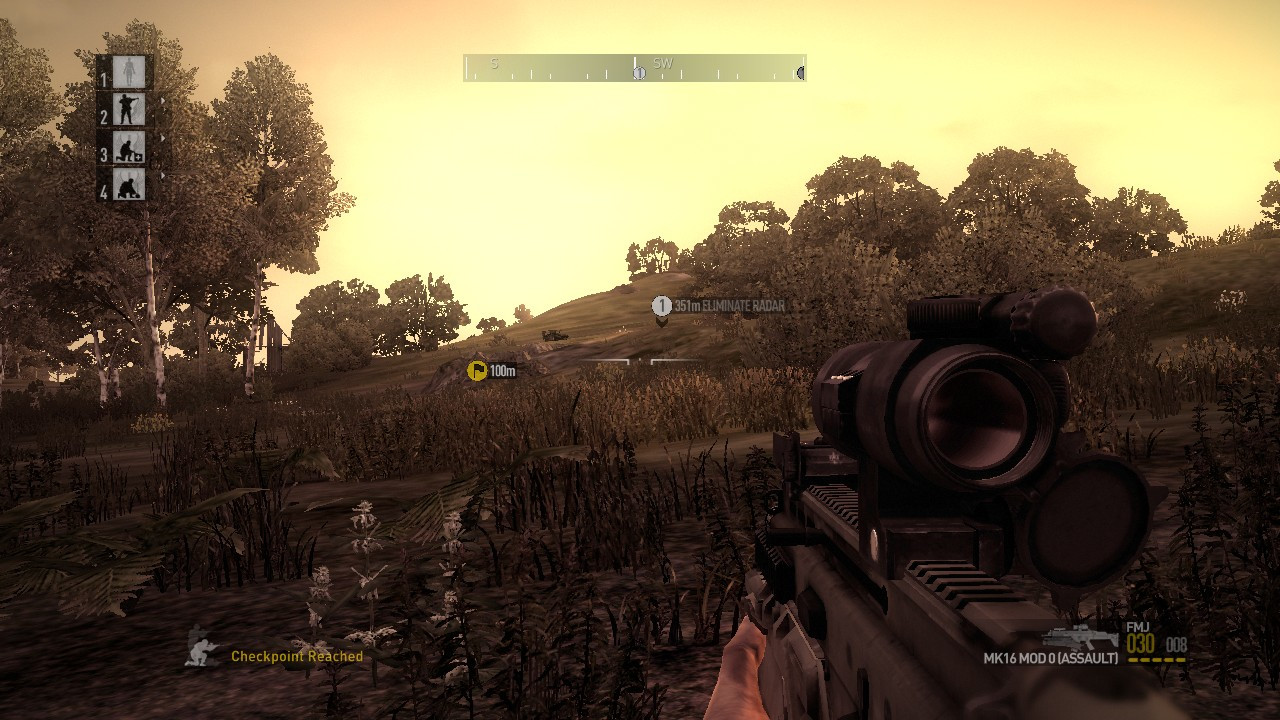Select squad member 1 soldier silhouette icon
Screen dimensions: 1280x720
coord(128,71)
